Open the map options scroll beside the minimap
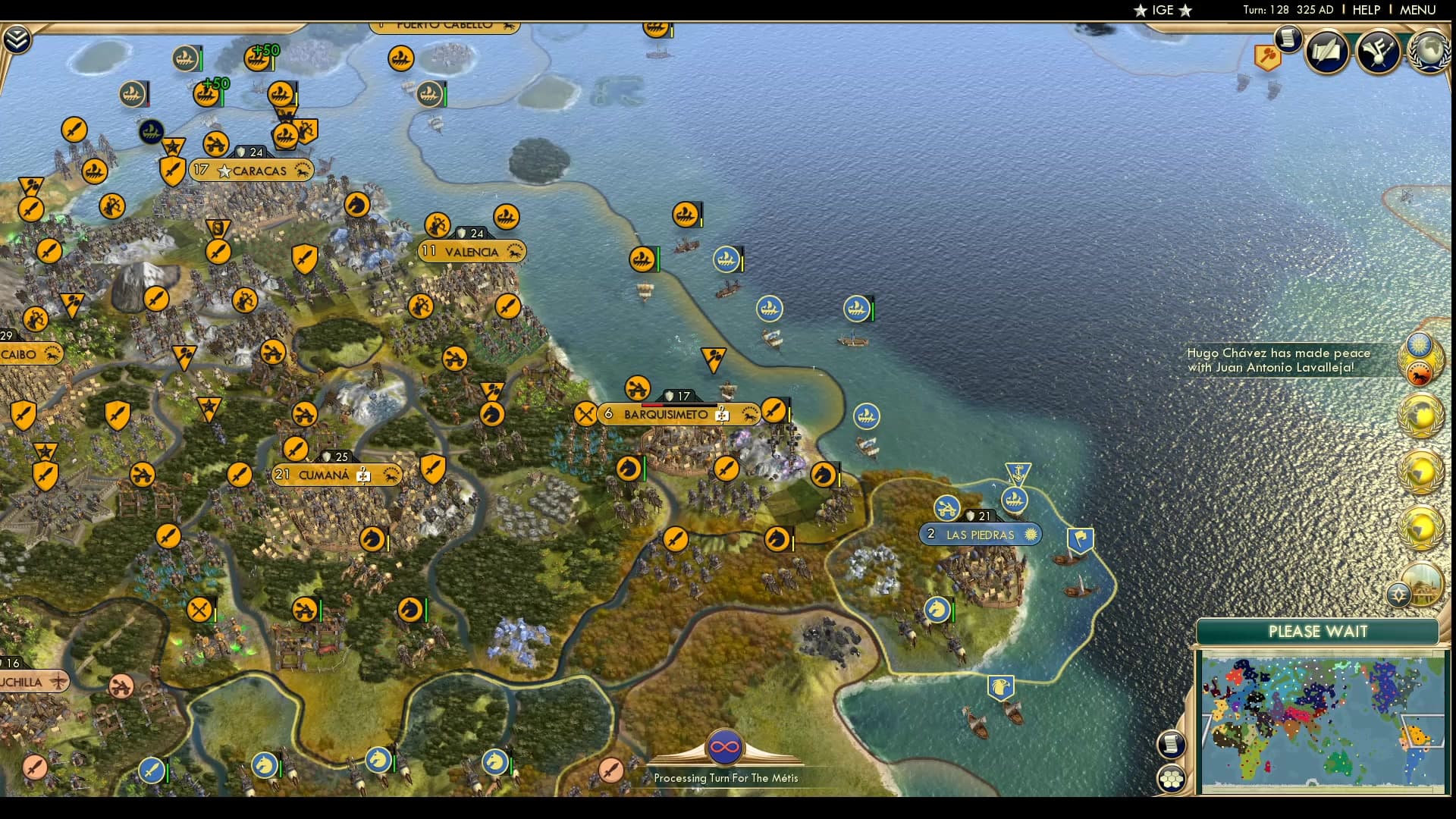This screenshot has height=819, width=1456. (x=1172, y=745)
